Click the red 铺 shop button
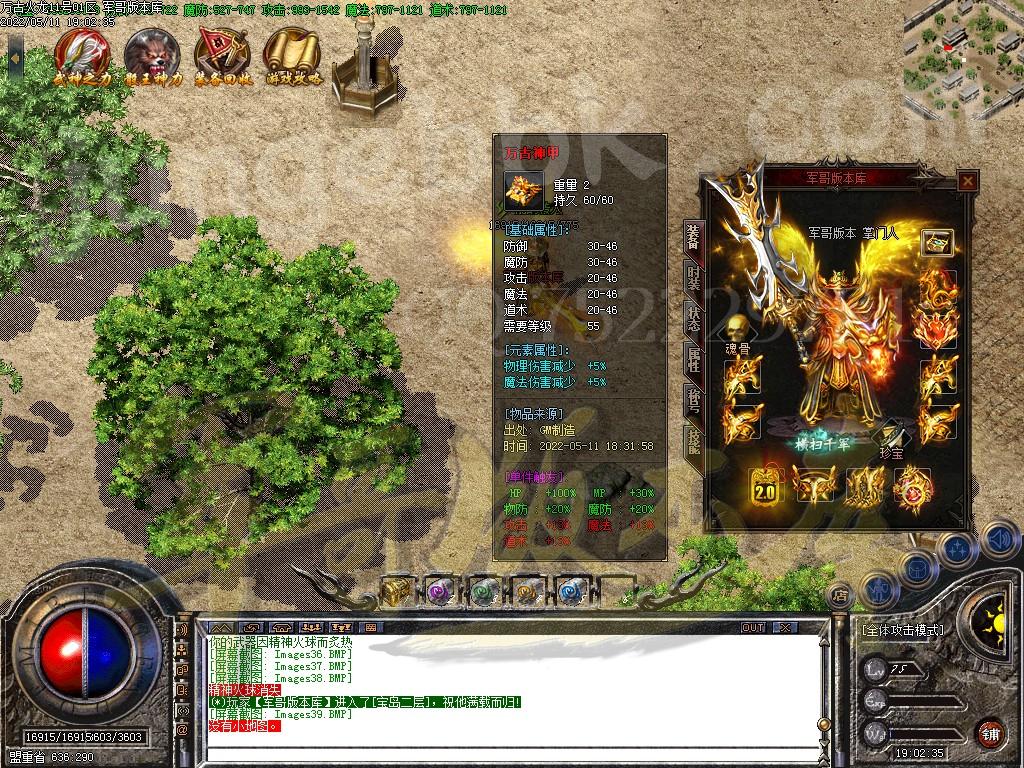This screenshot has width=1024, height=768. click(990, 732)
